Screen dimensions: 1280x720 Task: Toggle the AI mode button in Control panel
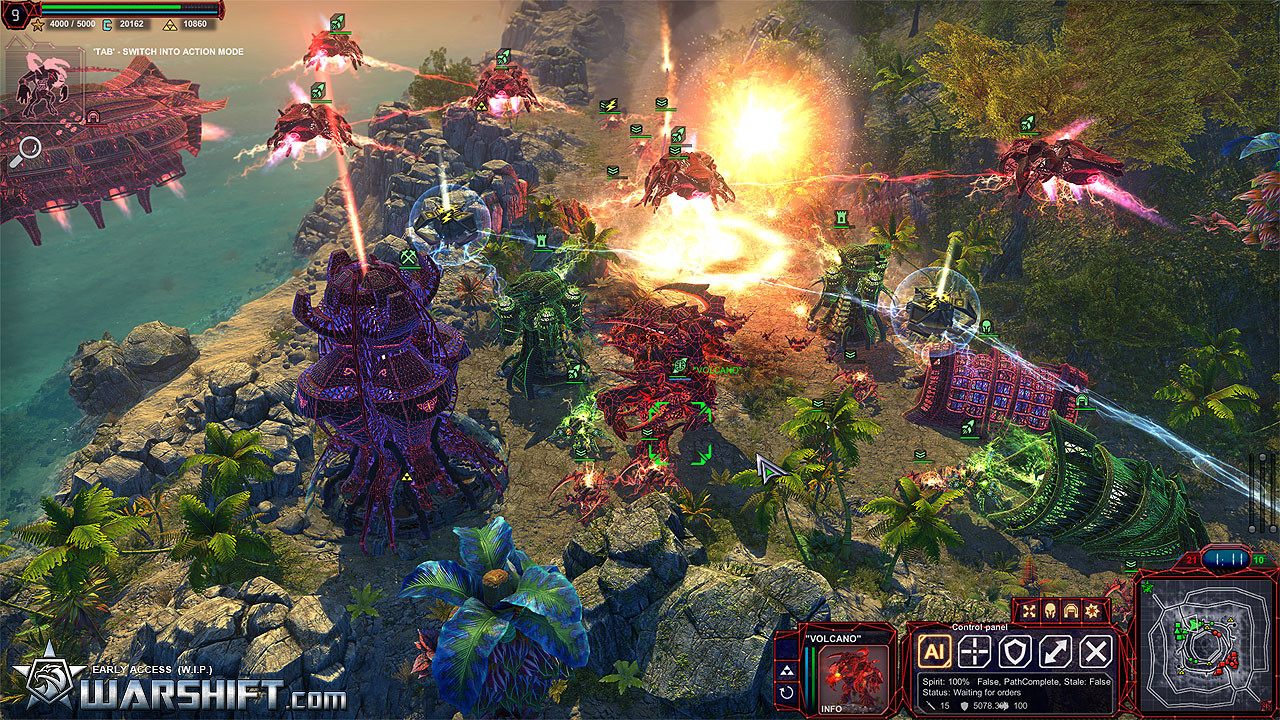point(934,652)
